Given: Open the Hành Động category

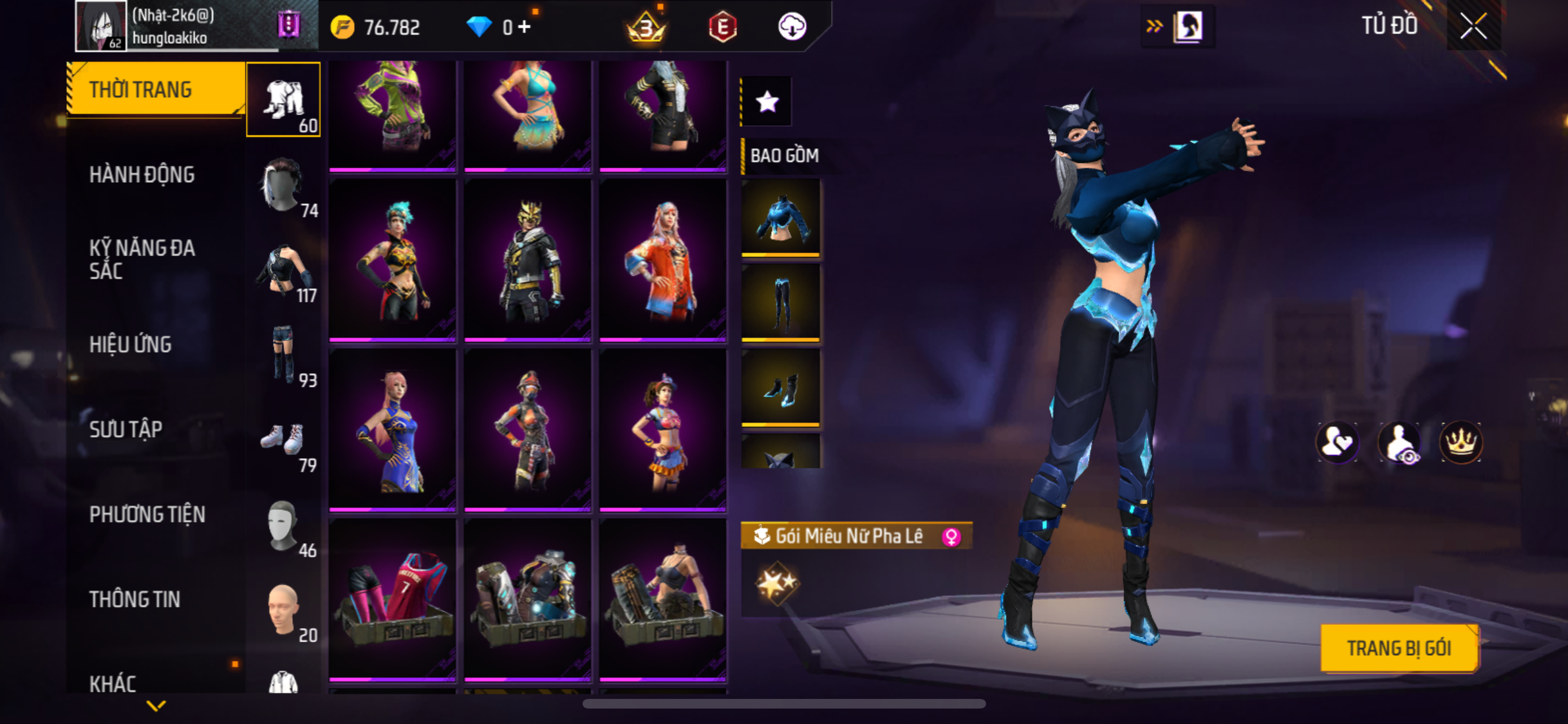Looking at the screenshot, I should point(142,175).
